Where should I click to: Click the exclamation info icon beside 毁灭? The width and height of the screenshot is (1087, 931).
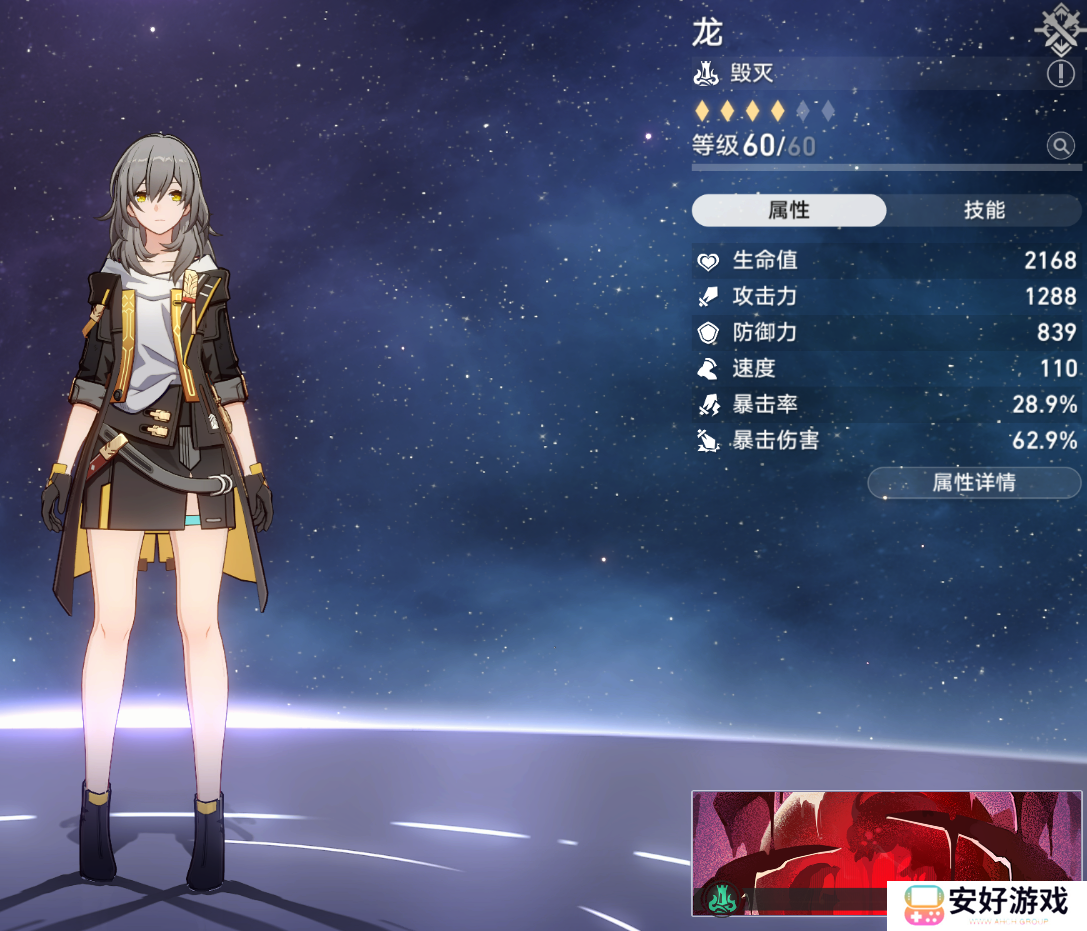(1060, 73)
